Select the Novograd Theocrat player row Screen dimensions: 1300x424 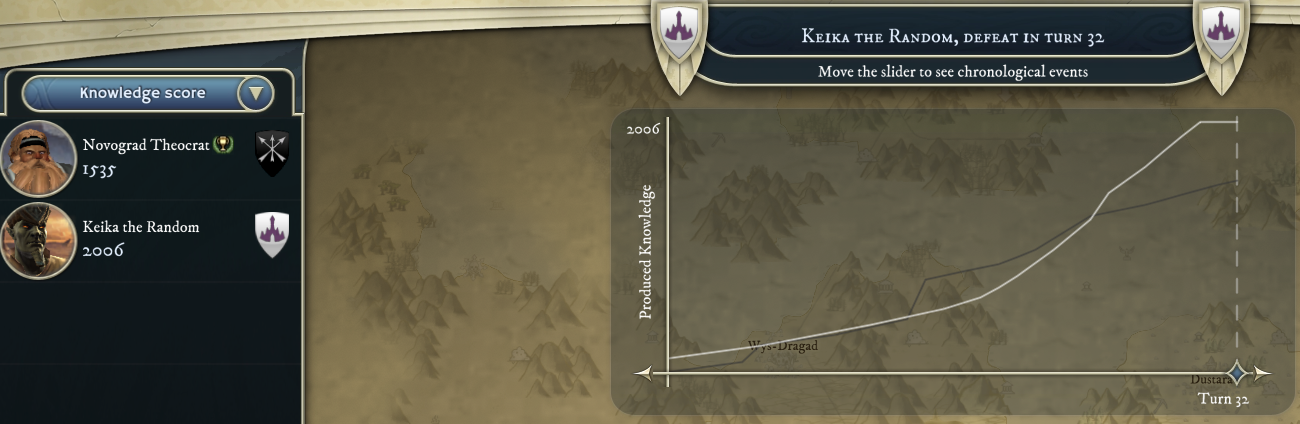click(150, 158)
